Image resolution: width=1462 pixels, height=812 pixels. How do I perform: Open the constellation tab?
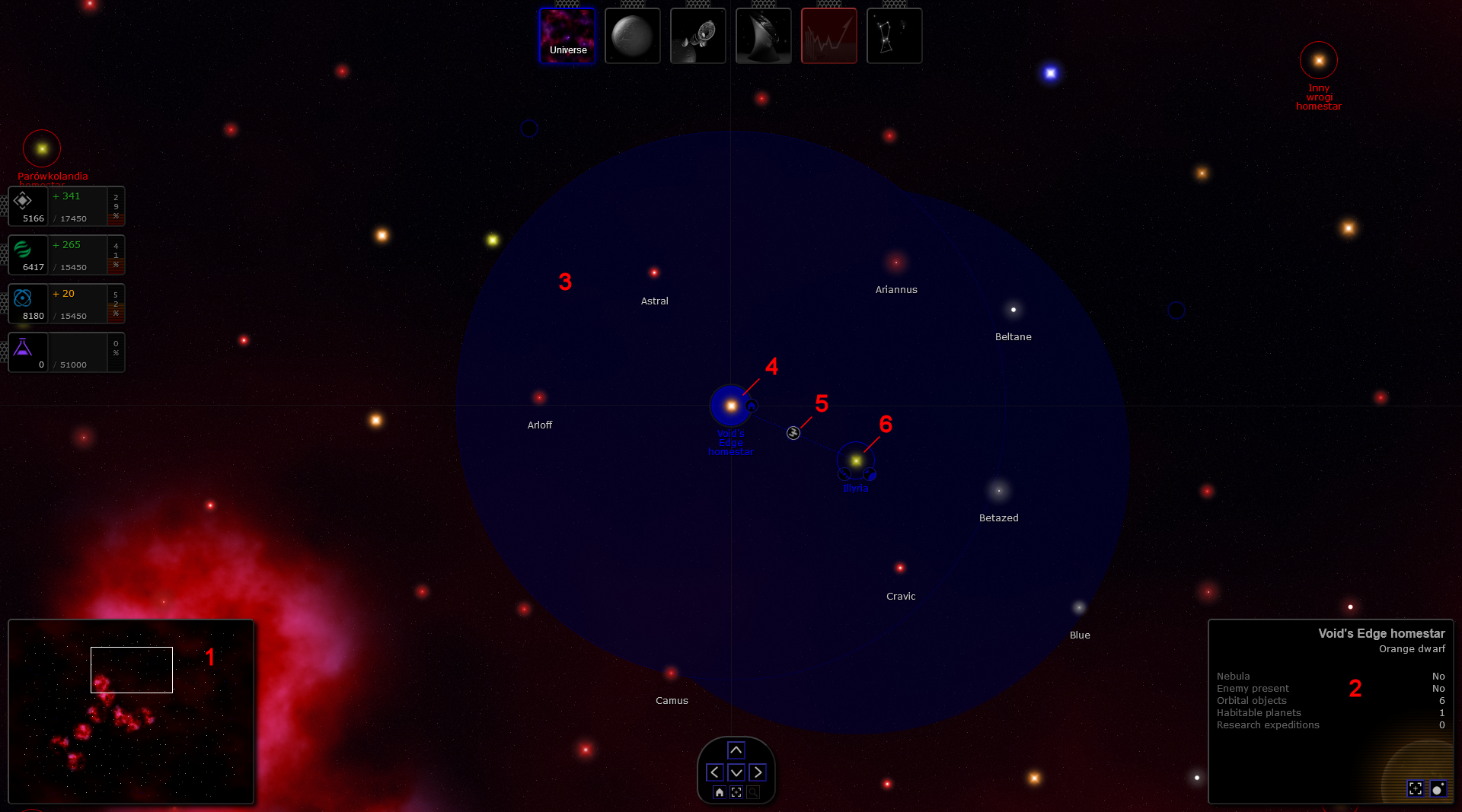click(x=894, y=36)
